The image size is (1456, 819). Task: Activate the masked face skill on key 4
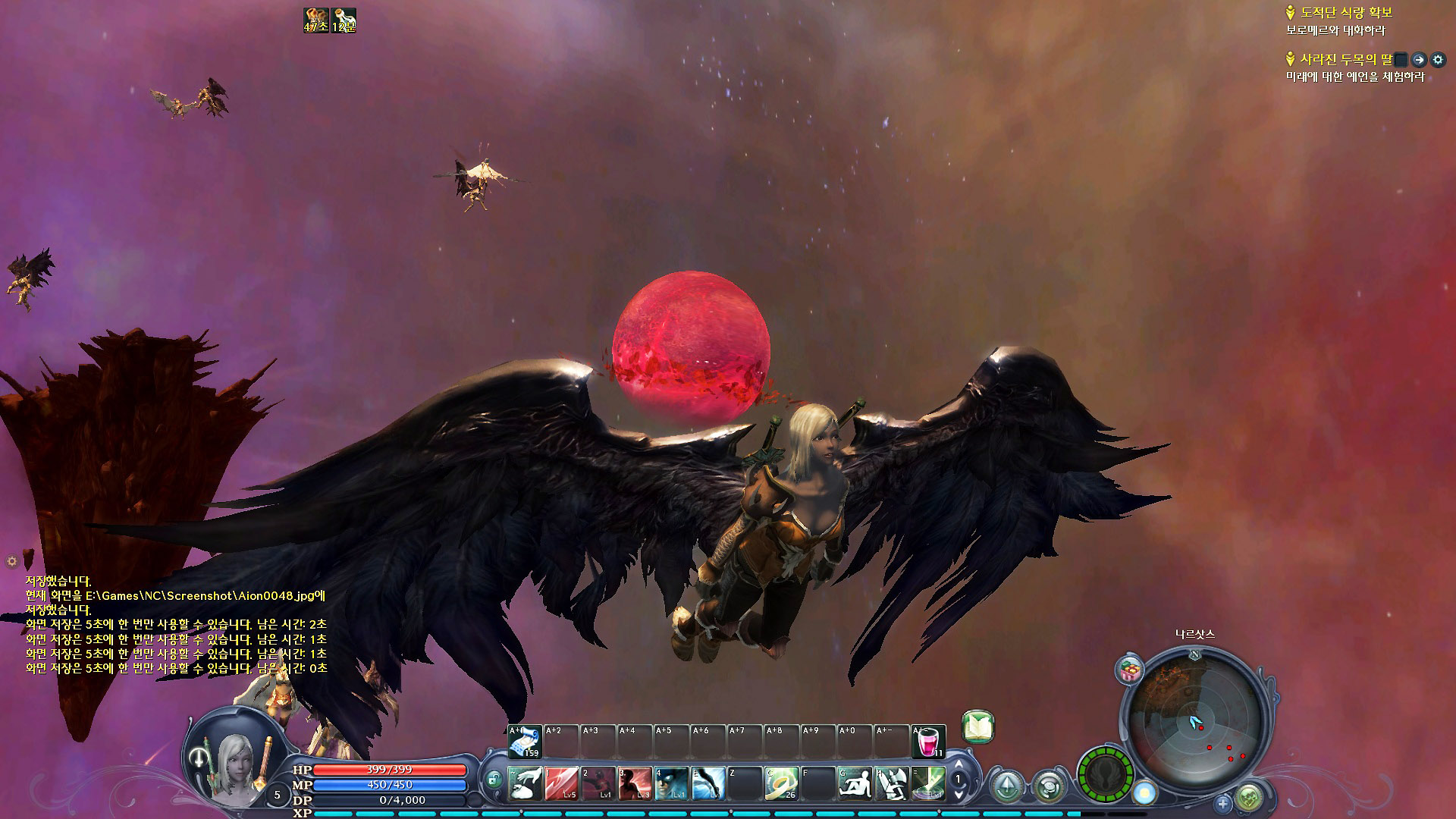[x=672, y=783]
